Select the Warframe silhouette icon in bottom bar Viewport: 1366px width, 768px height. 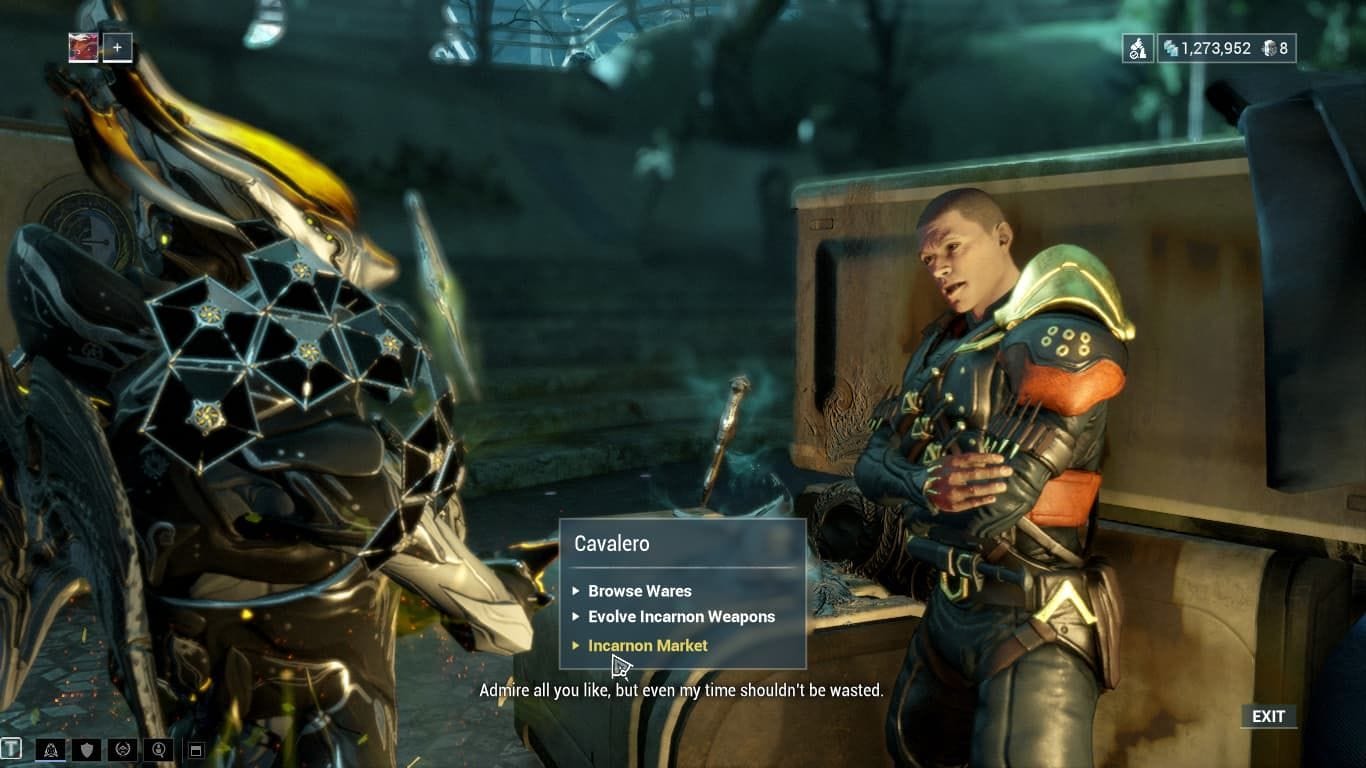coord(50,748)
